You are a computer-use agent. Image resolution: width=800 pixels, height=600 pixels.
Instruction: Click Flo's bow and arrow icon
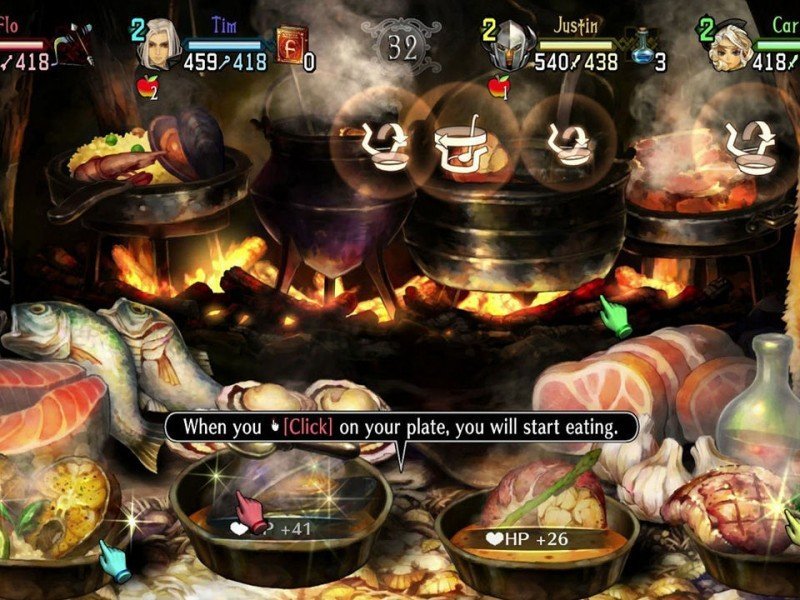click(x=74, y=45)
